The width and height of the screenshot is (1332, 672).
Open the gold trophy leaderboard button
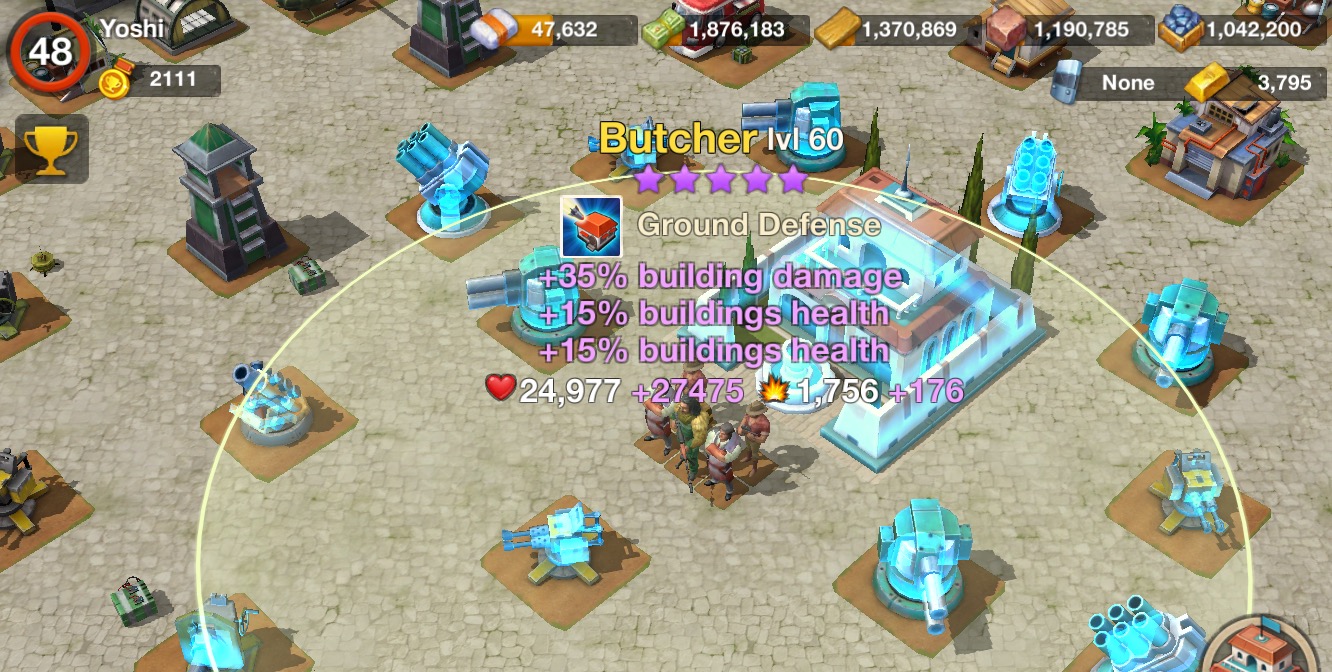(45, 149)
